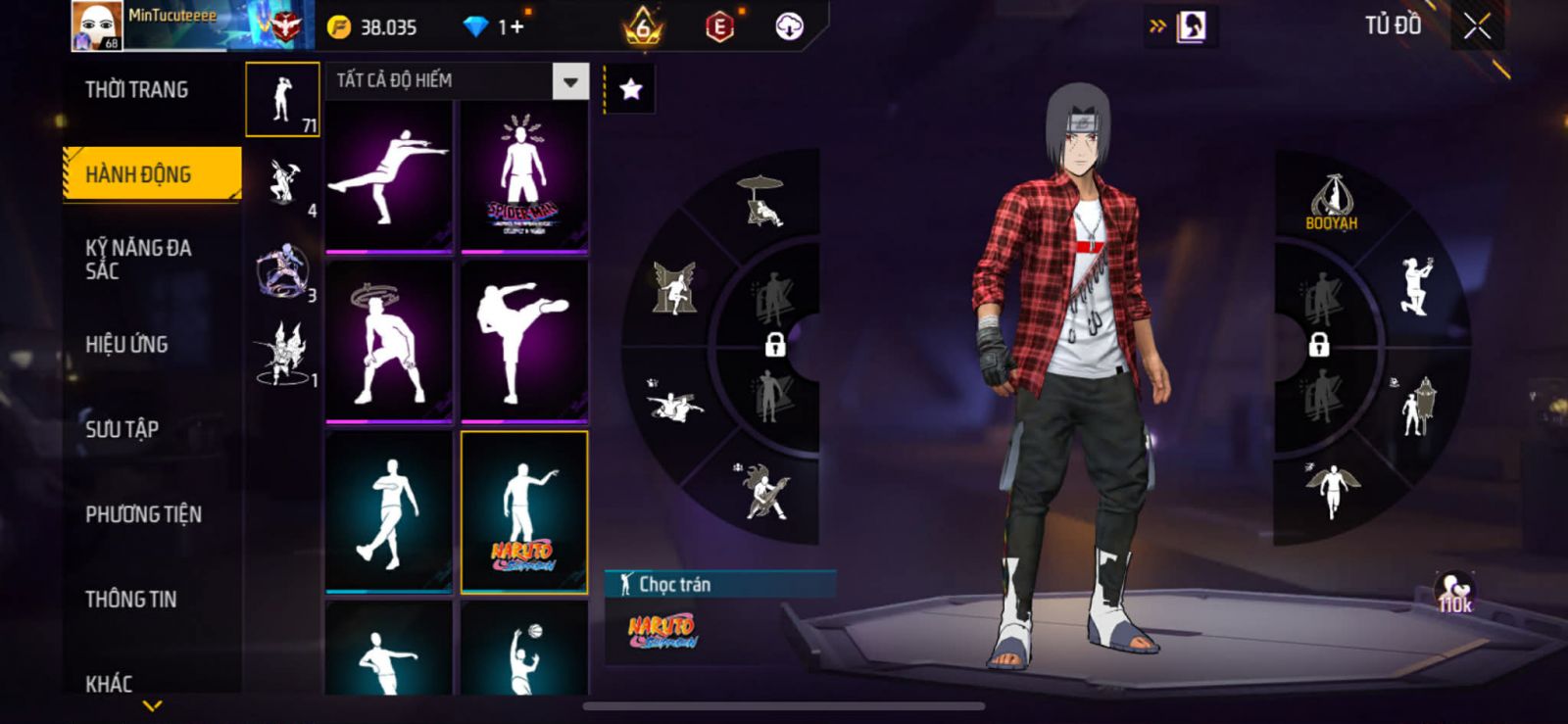Open the Thông Tin section

[131, 599]
